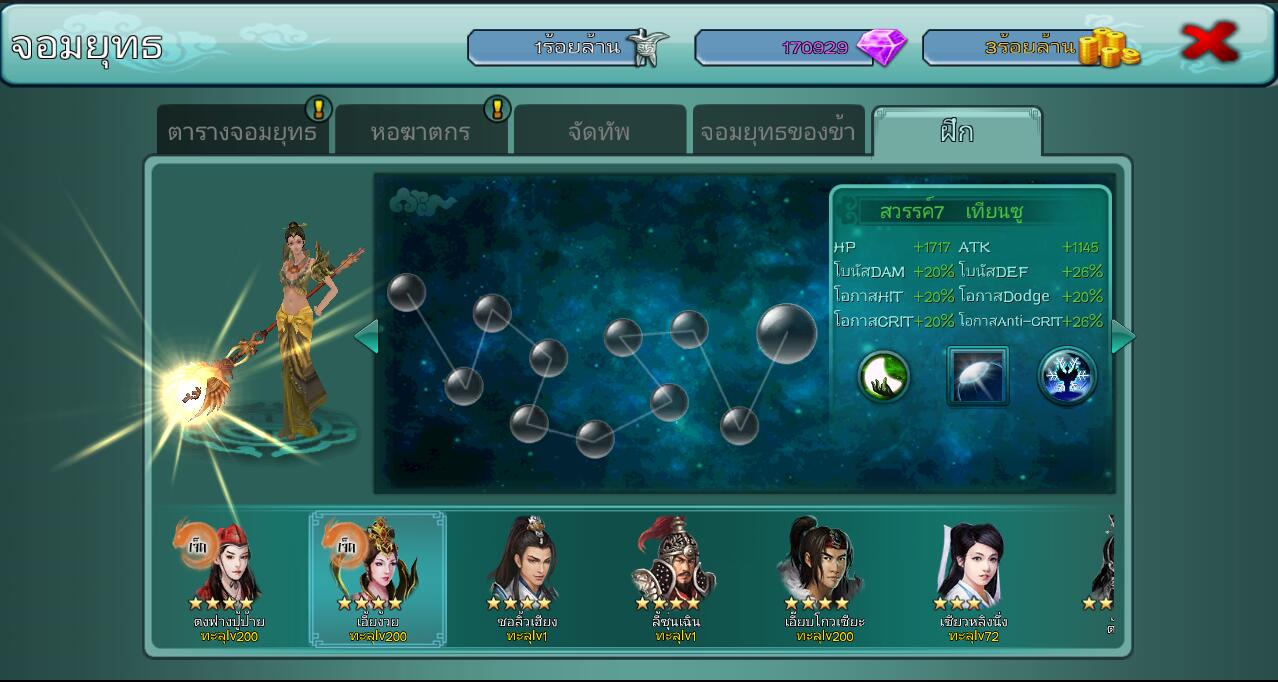Image resolution: width=1278 pixels, height=682 pixels.
Task: Switch to the ตารางจอมยุทธ tab
Action: (x=242, y=132)
